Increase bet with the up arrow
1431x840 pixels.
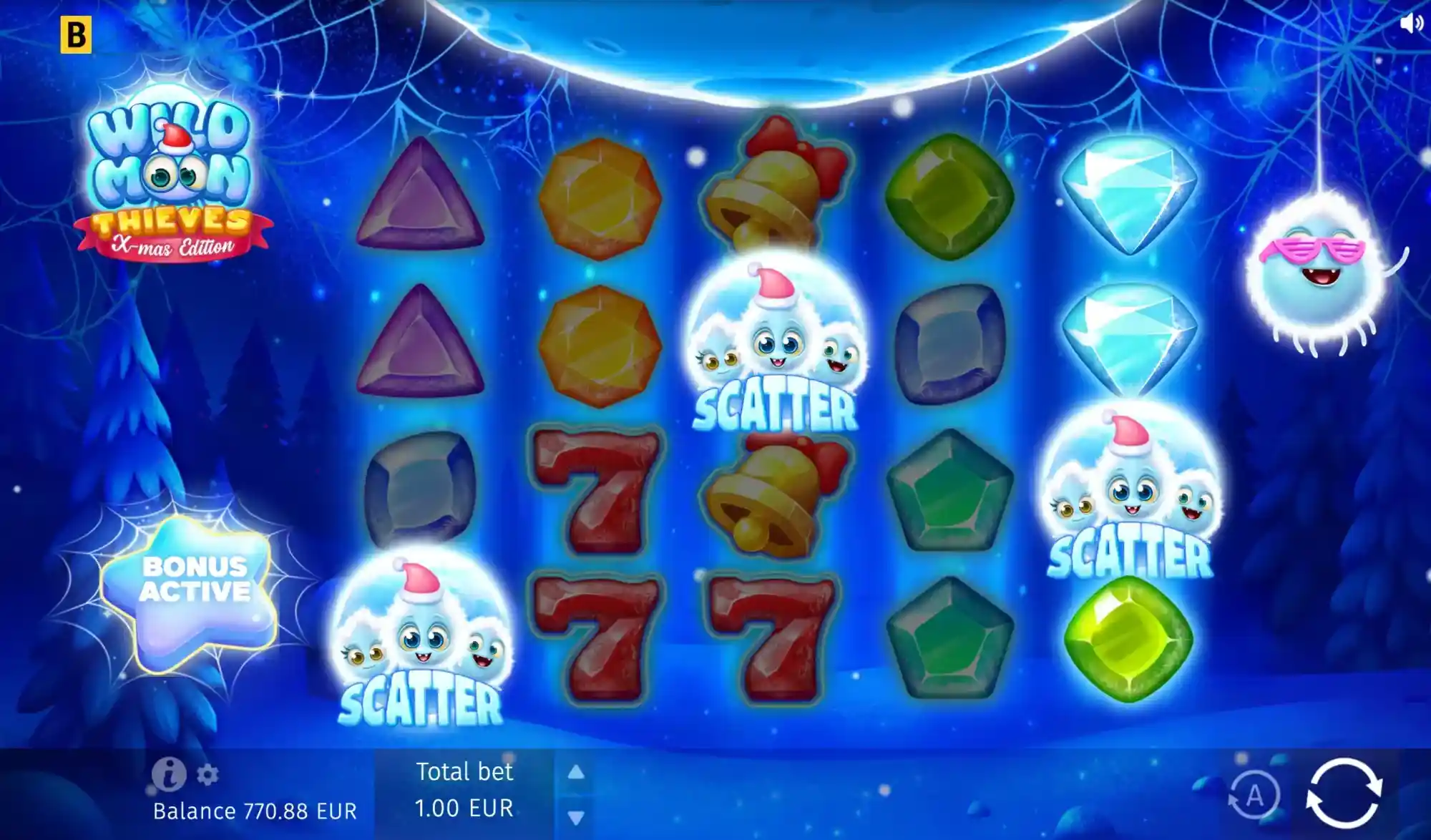pos(575,771)
